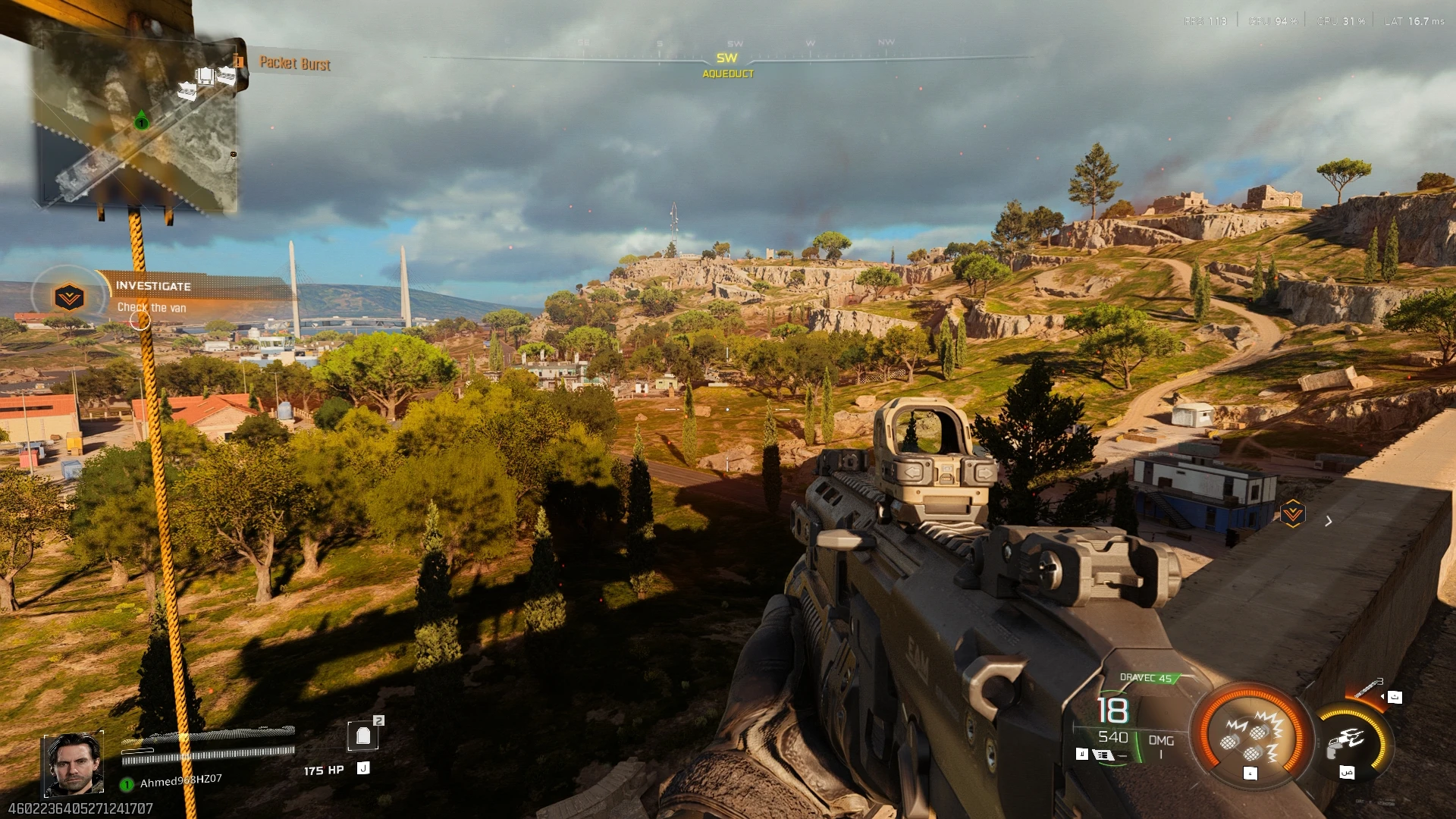Activate the cluster grenade ability wheel

tap(1250, 734)
